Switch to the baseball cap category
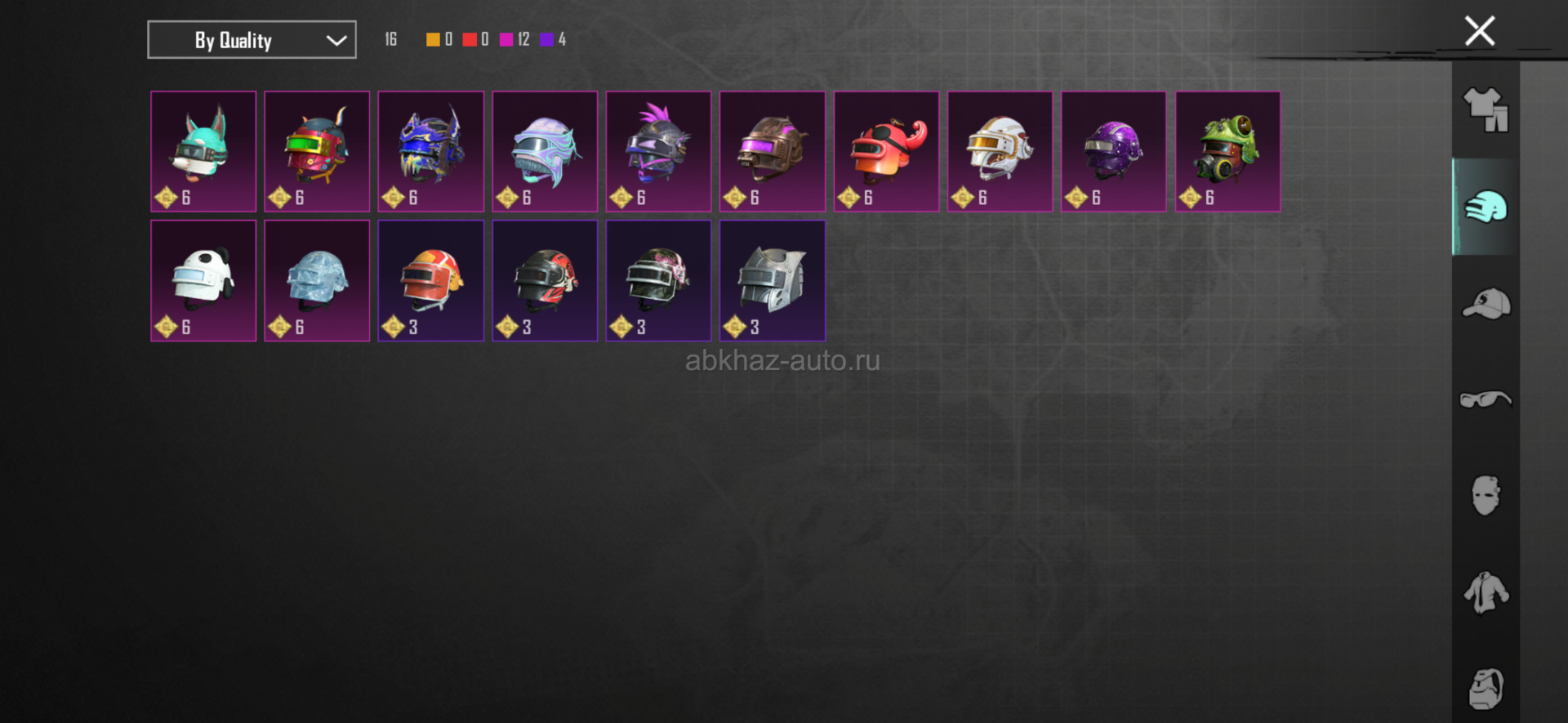This screenshot has height=723, width=1568. (1486, 304)
